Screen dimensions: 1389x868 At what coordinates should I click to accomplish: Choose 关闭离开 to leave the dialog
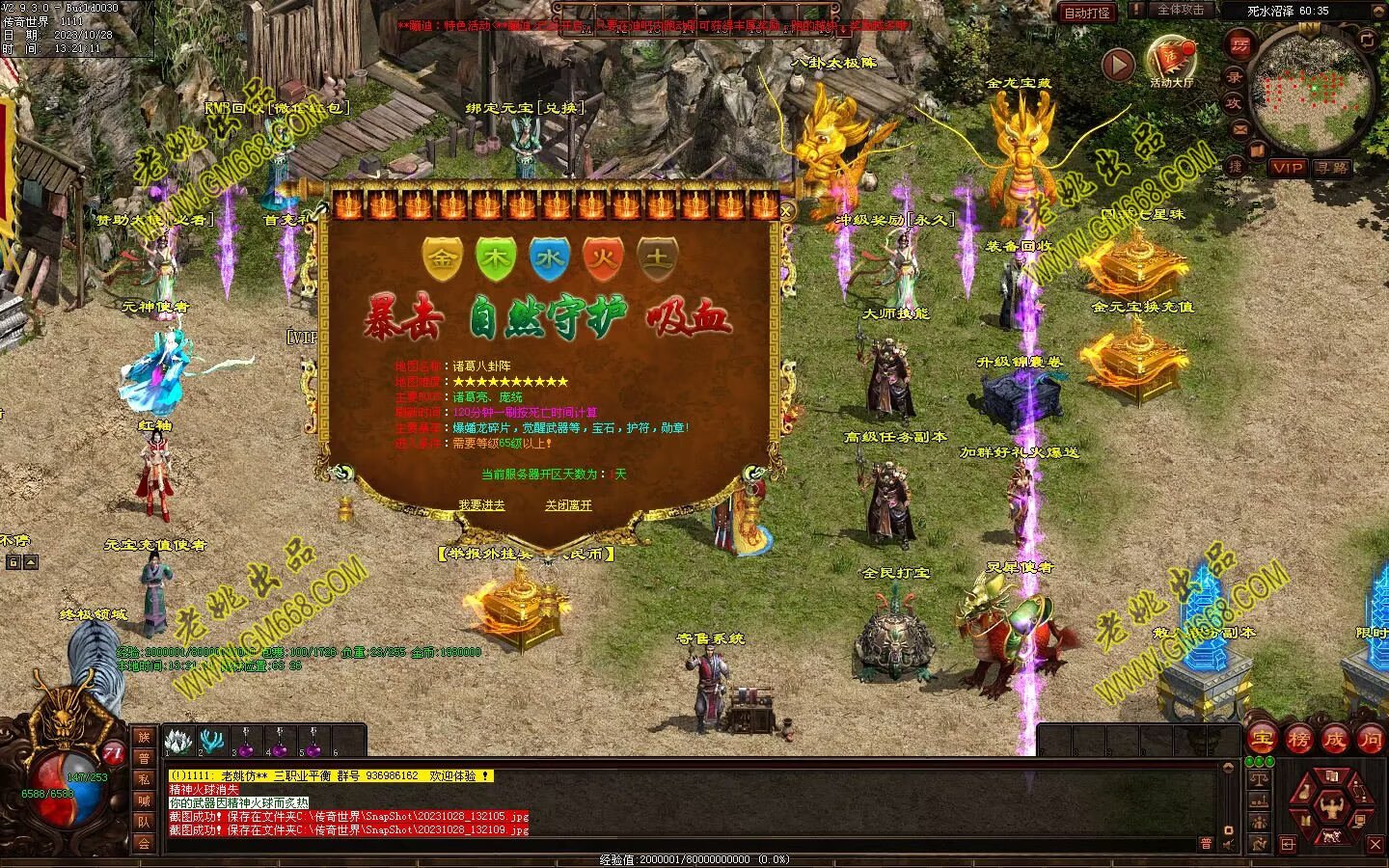click(568, 505)
